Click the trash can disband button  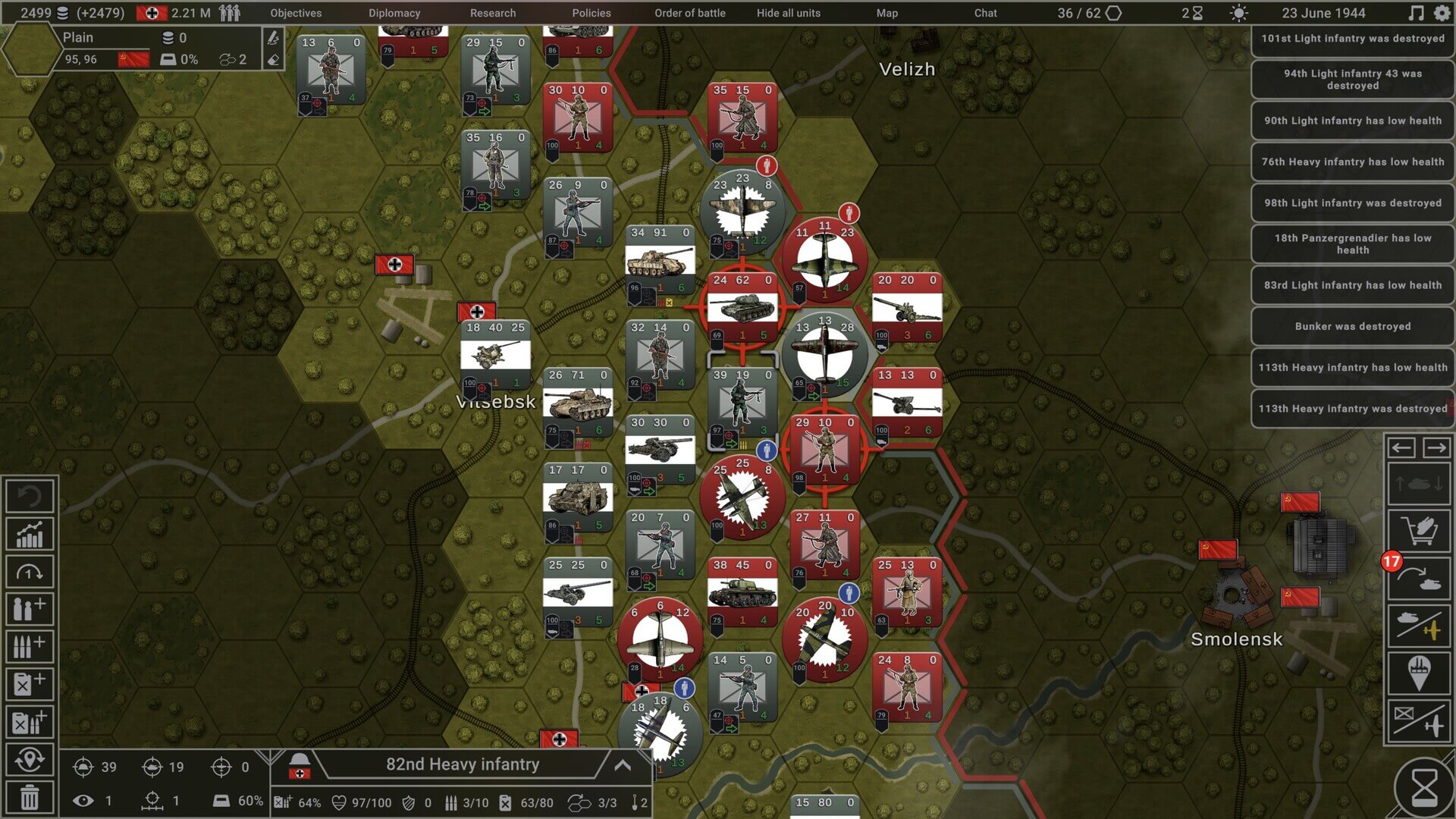tap(30, 798)
